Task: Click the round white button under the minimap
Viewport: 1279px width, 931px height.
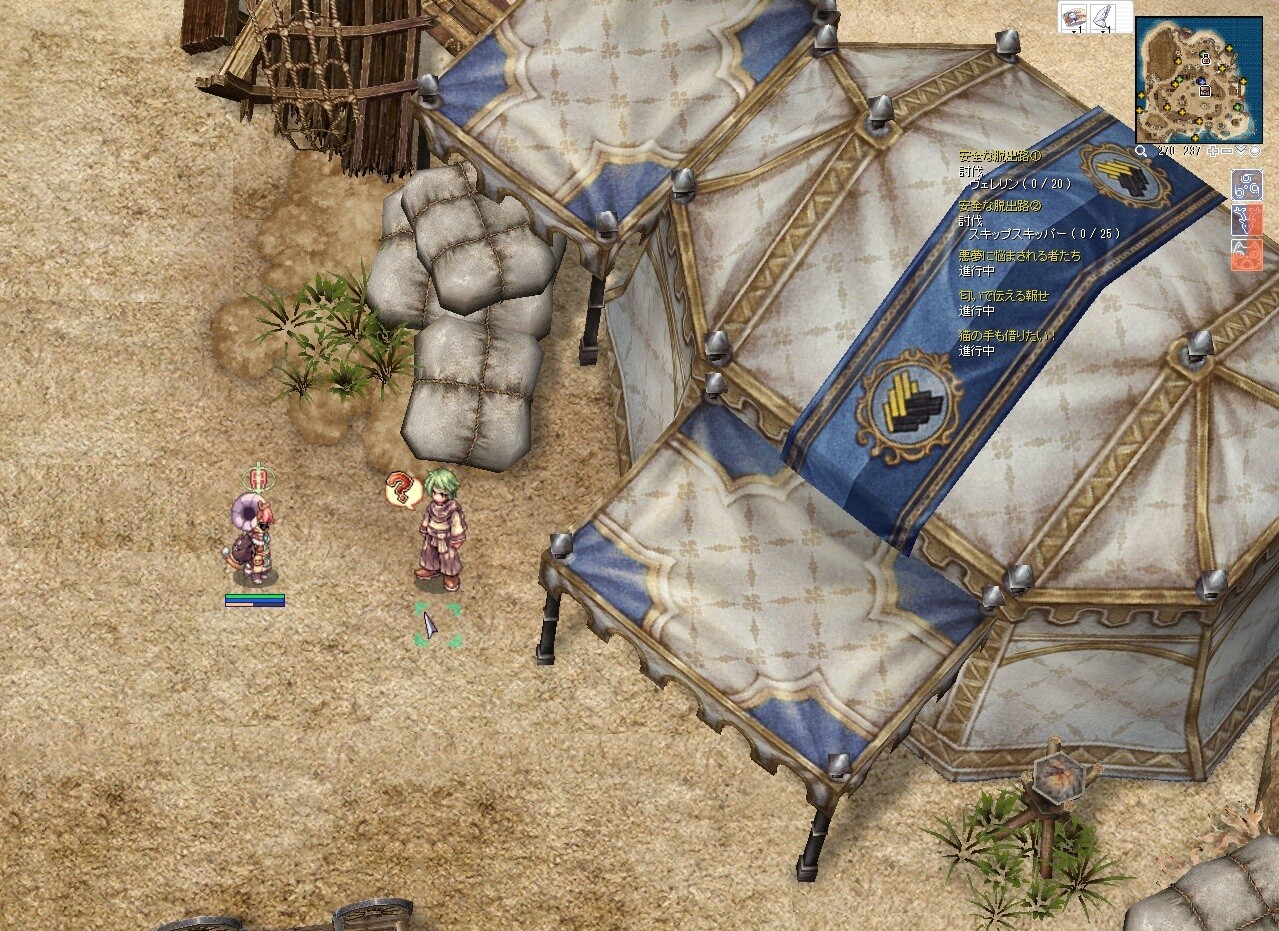Action: click(1254, 152)
